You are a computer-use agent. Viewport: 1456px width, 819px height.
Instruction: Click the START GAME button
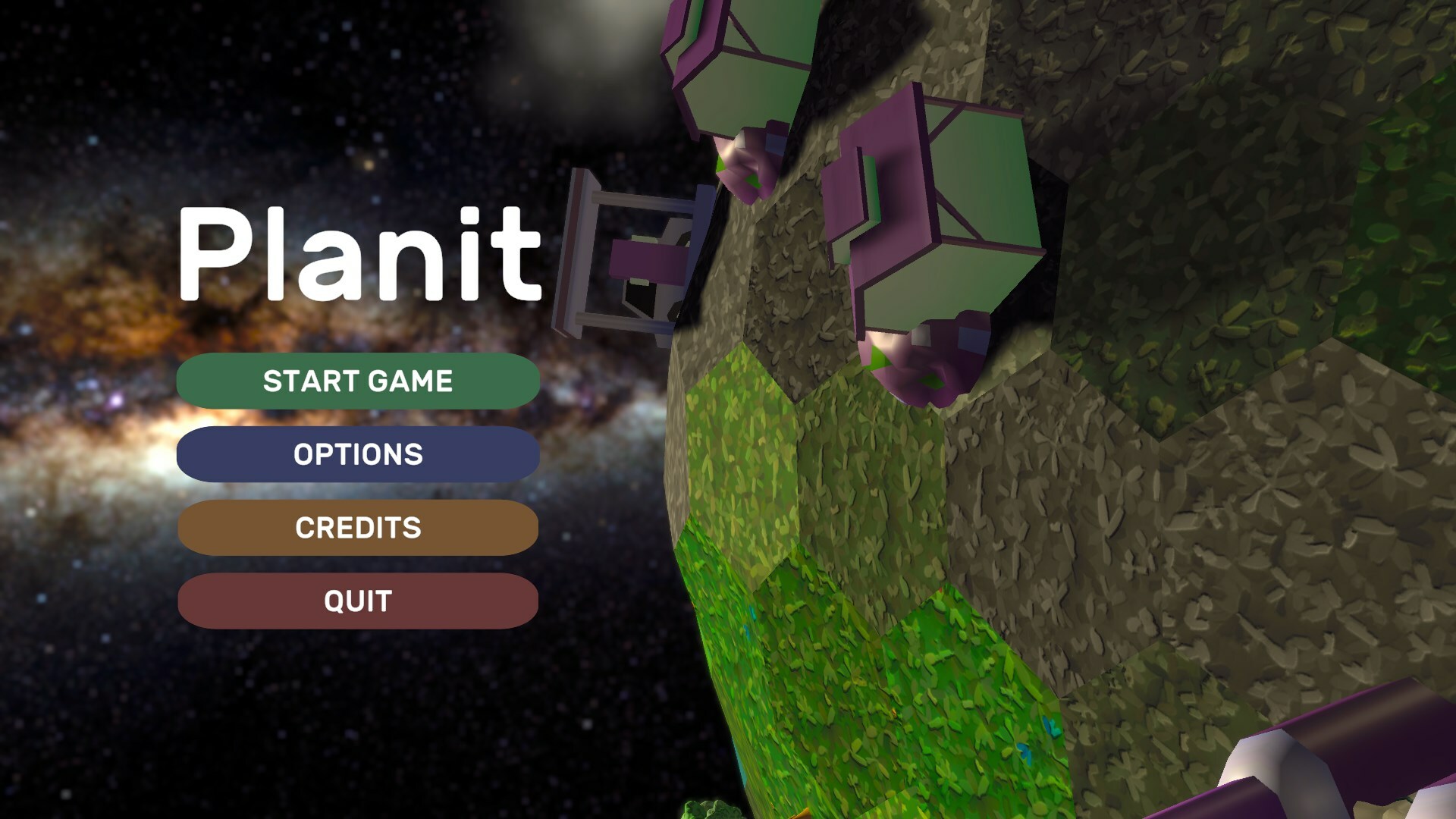pyautogui.click(x=356, y=381)
